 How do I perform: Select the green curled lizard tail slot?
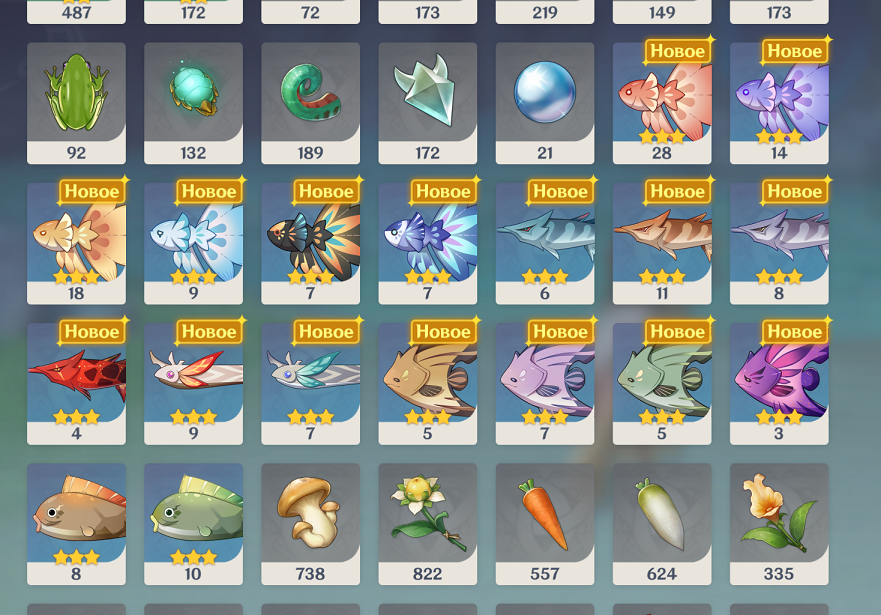coord(310,102)
